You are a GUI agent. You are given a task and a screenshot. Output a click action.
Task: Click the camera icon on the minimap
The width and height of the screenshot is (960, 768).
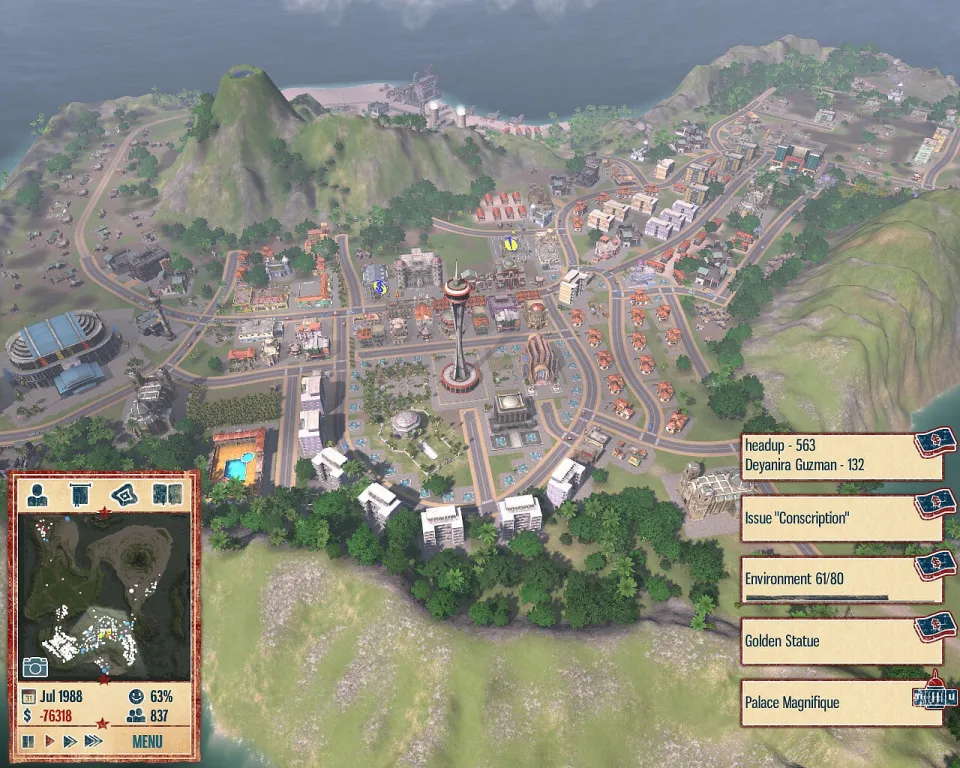tap(35, 667)
